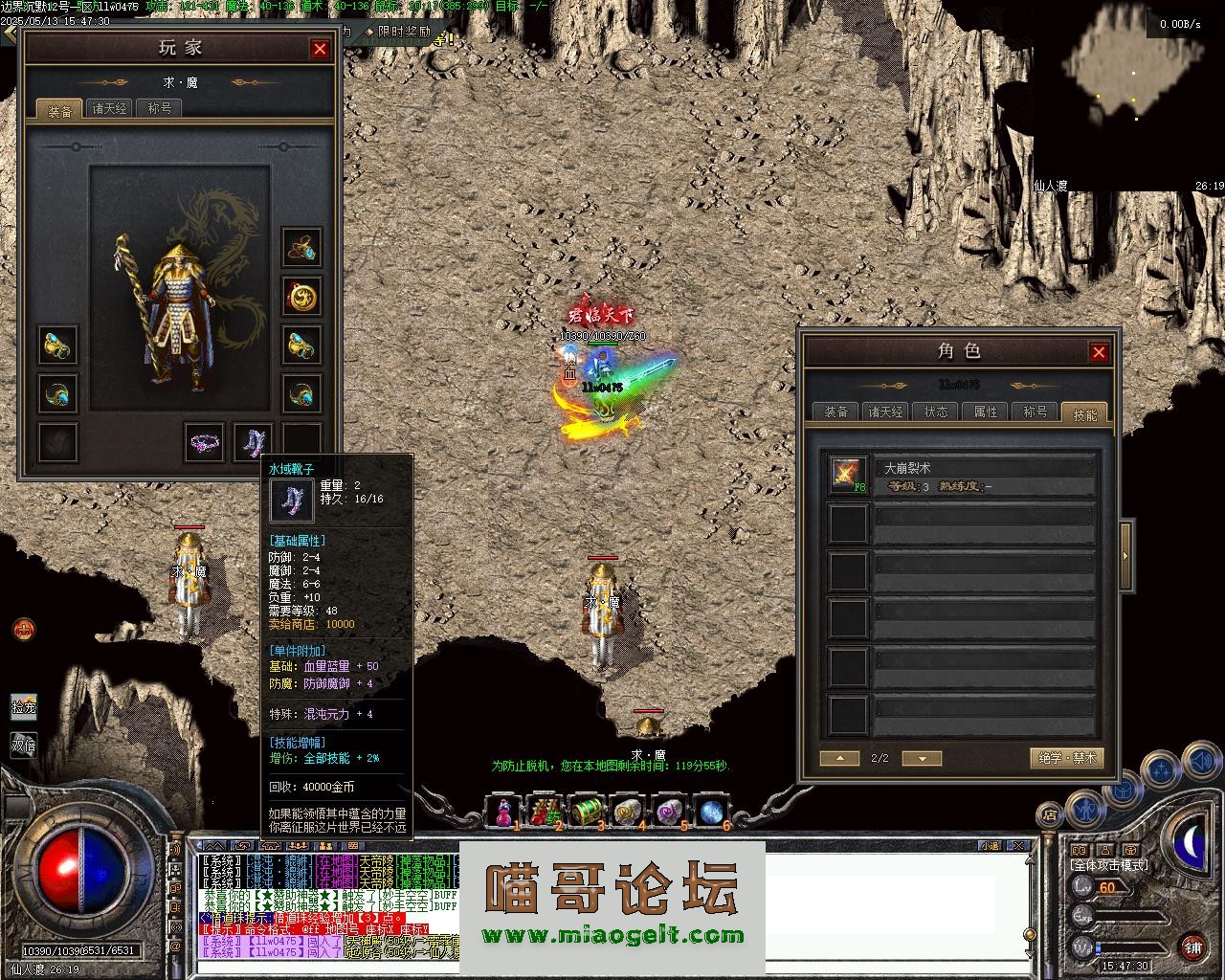Open the 属性 attributes tab
This screenshot has width=1225, height=980.
(x=985, y=412)
